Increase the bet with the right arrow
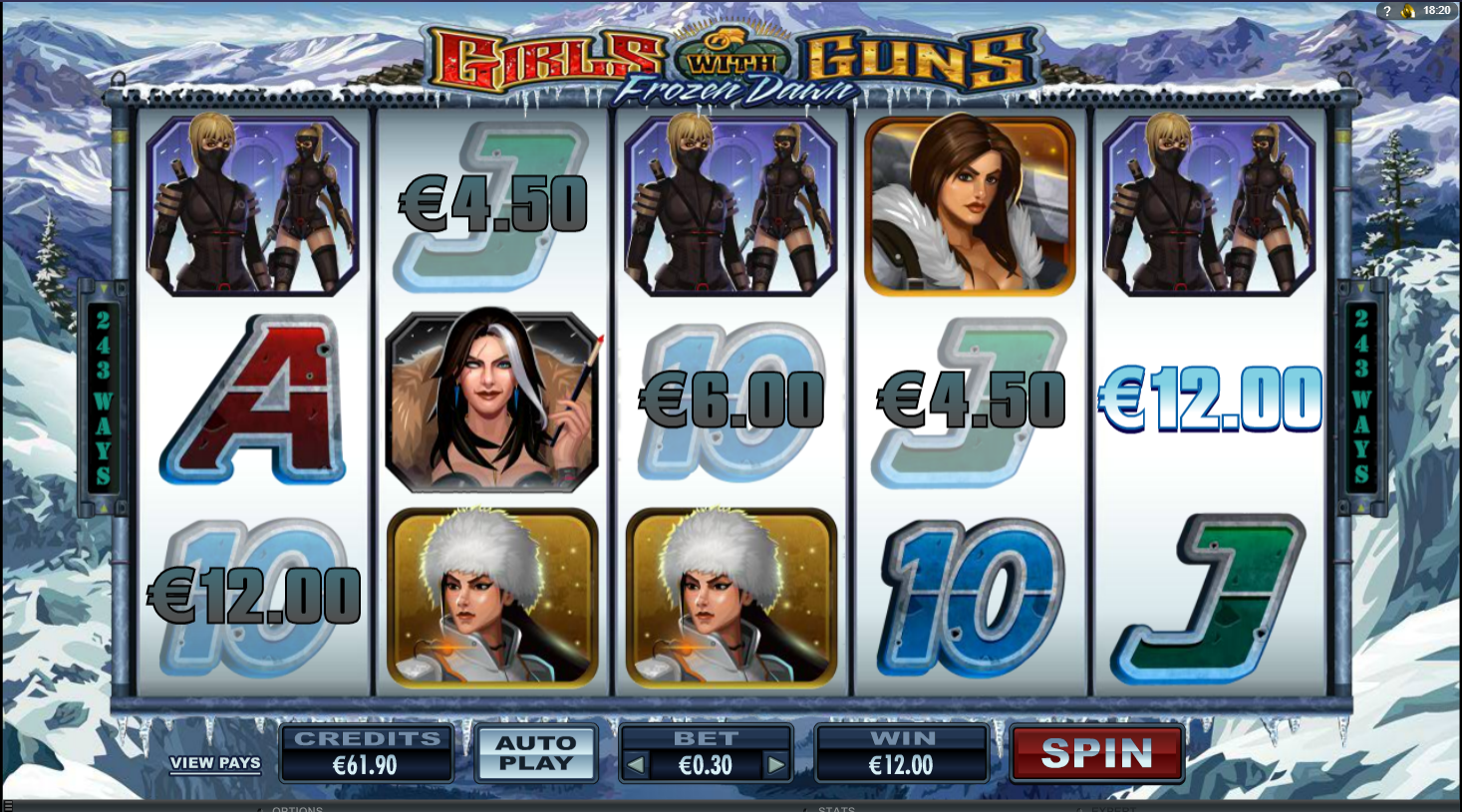This screenshot has width=1462, height=812. pos(775,765)
